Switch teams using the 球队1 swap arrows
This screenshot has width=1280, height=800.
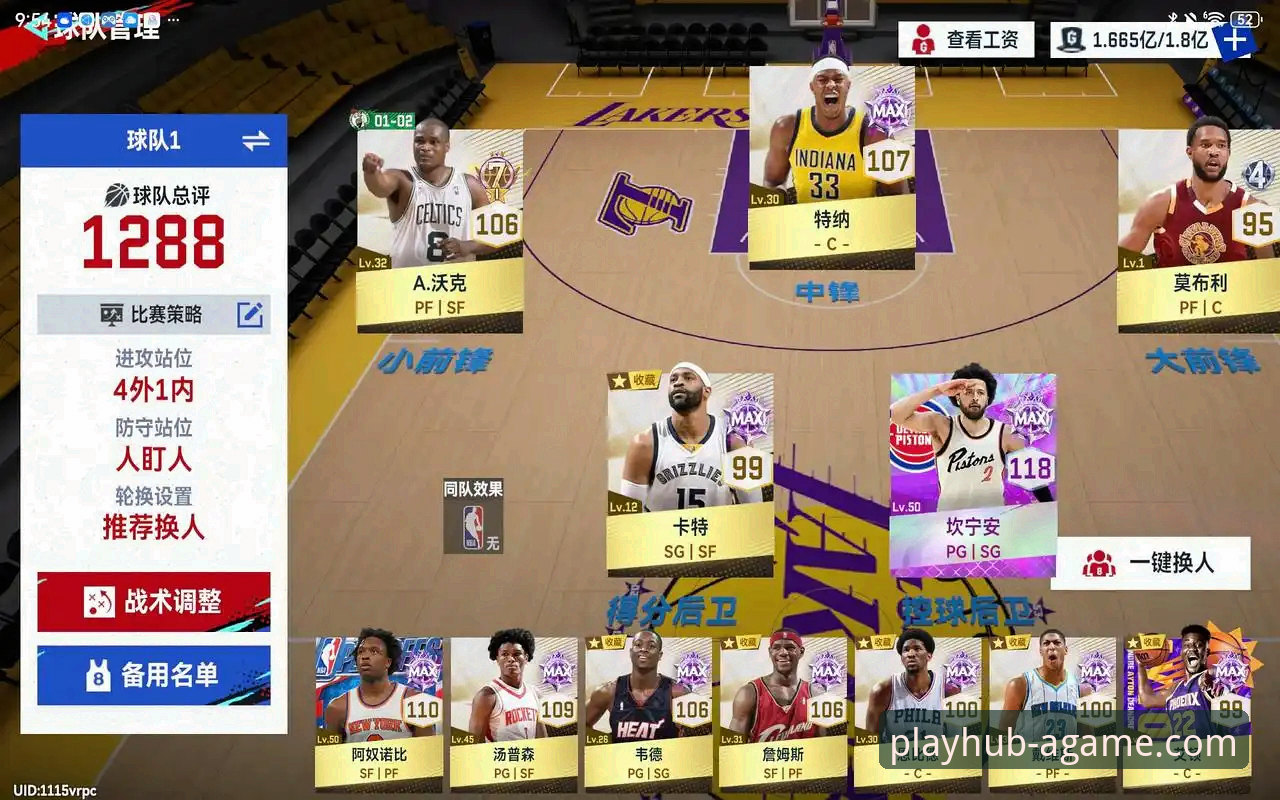[x=256, y=141]
